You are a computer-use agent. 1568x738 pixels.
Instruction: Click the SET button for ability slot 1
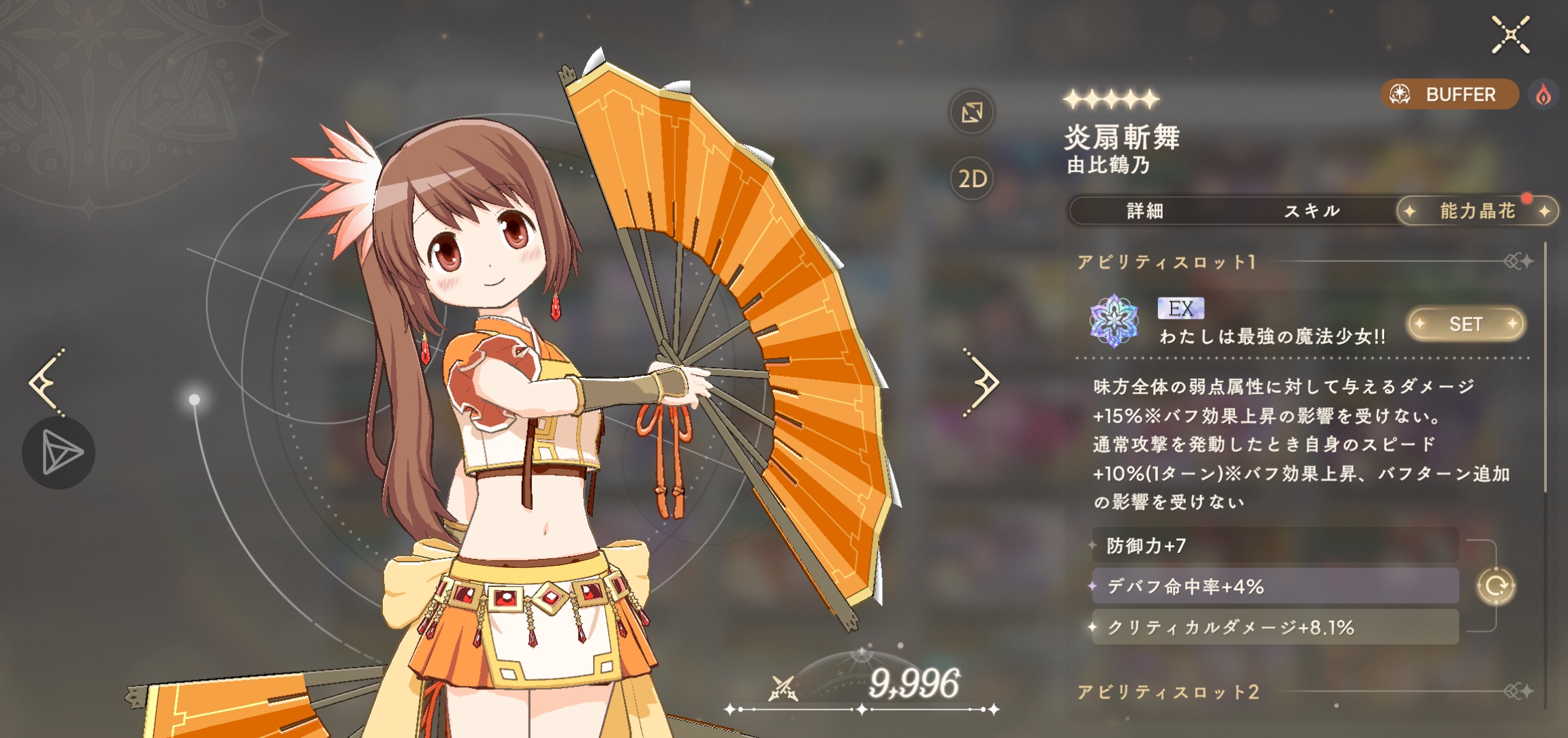pos(1466,324)
